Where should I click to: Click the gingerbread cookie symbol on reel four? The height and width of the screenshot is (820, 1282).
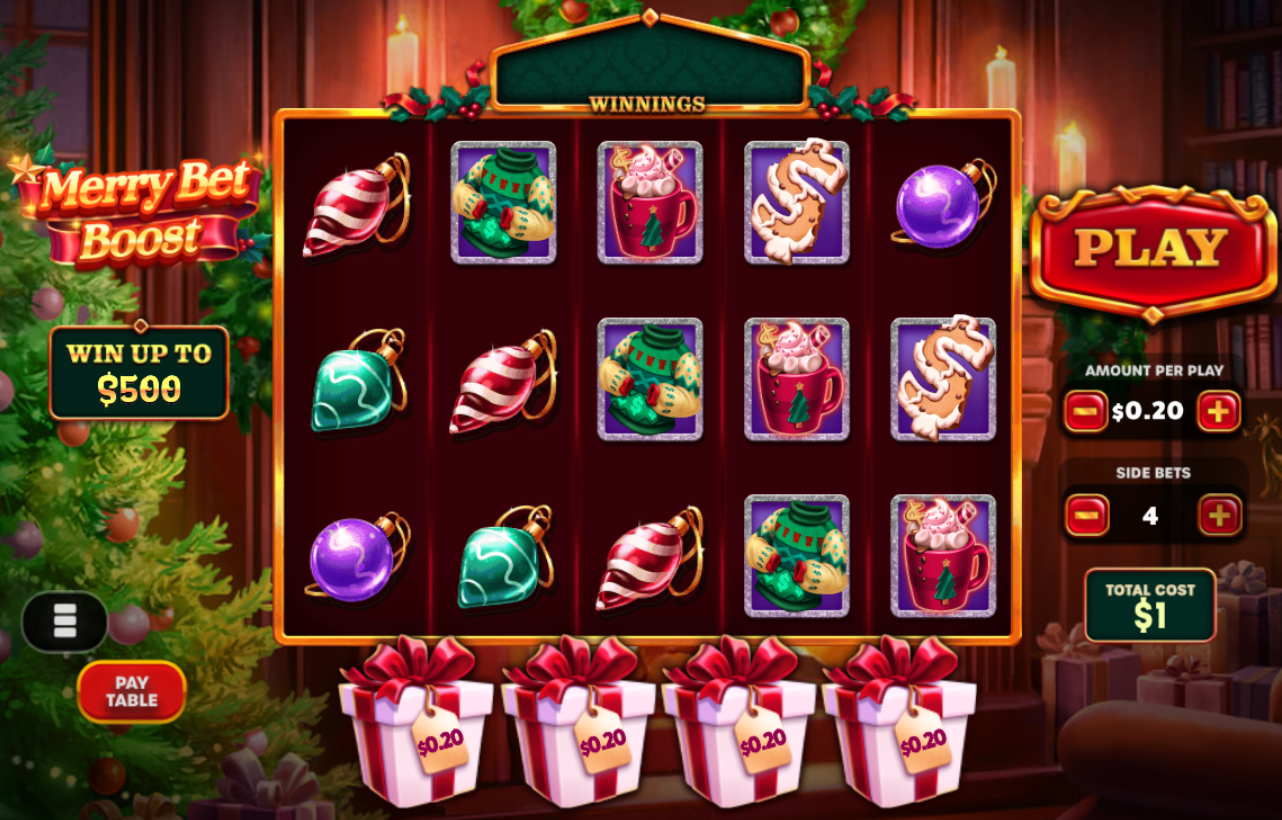(795, 204)
